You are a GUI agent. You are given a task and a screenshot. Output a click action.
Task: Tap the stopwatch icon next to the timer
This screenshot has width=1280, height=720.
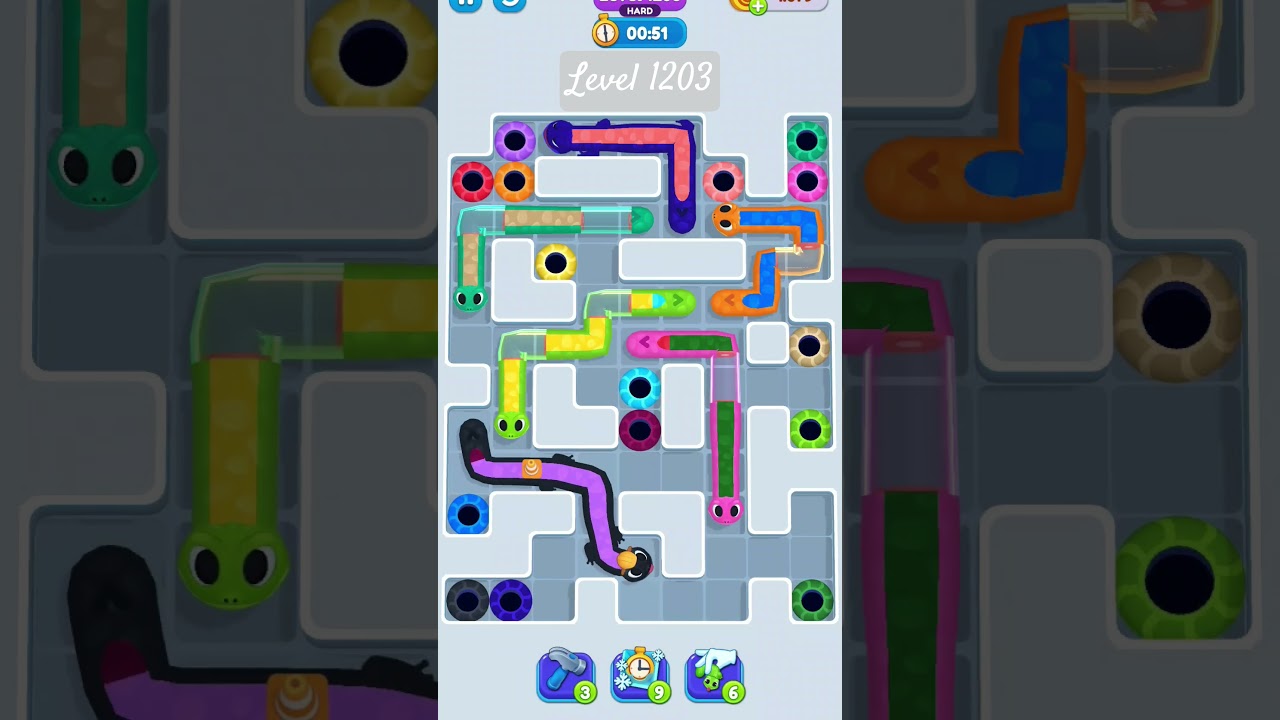click(604, 32)
